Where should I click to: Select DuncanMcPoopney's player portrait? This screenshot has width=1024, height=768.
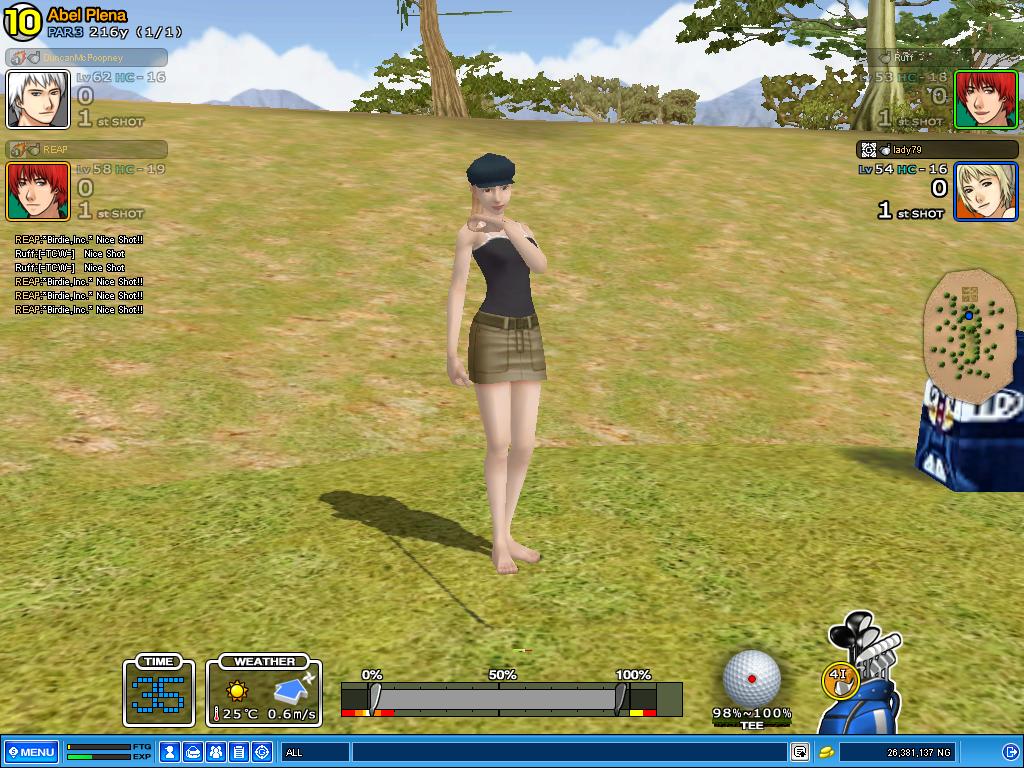click(x=38, y=99)
